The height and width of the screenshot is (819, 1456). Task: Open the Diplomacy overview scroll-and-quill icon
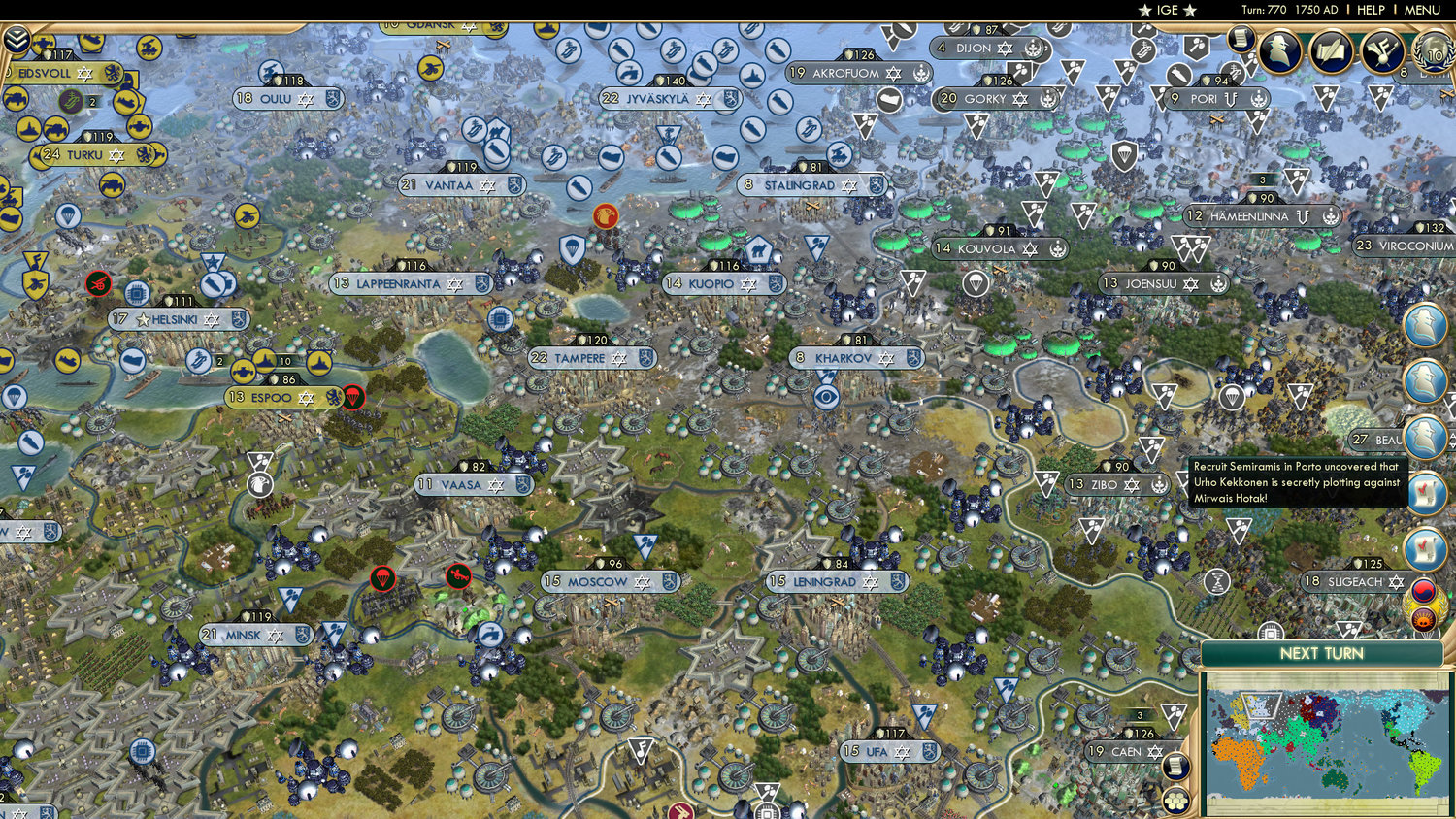[1331, 49]
